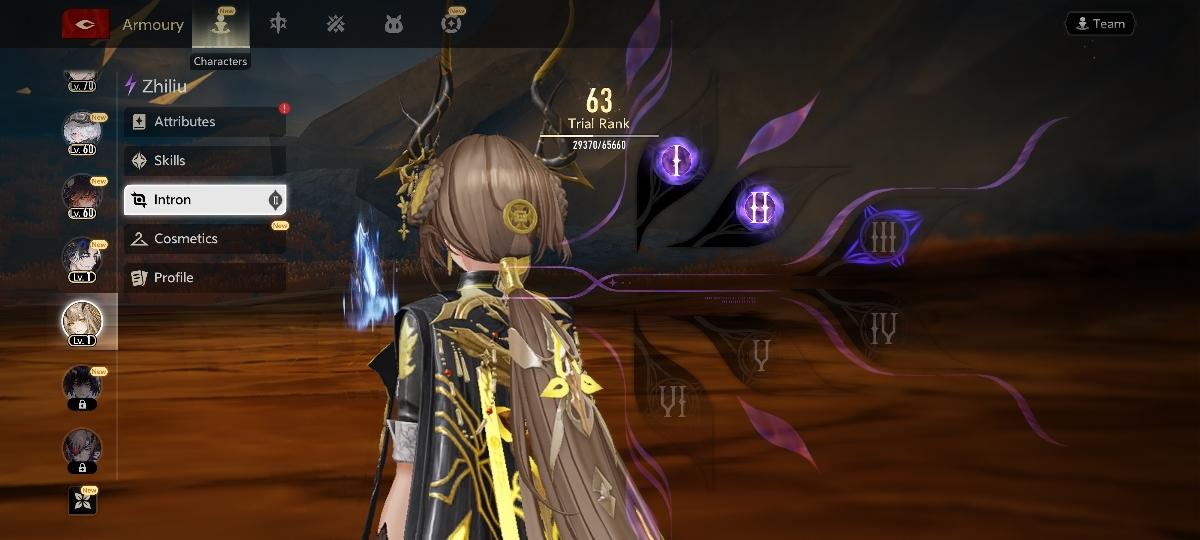
Task: Select the locked Intron node V
Action: pyautogui.click(x=760, y=356)
